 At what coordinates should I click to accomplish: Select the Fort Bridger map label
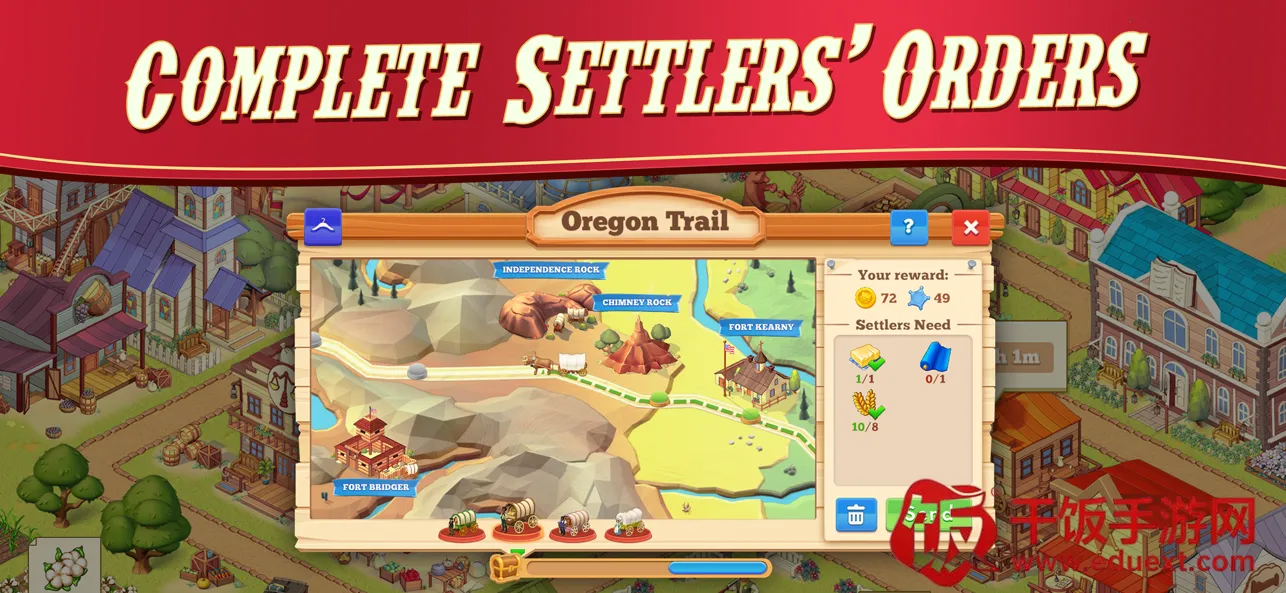tap(375, 487)
